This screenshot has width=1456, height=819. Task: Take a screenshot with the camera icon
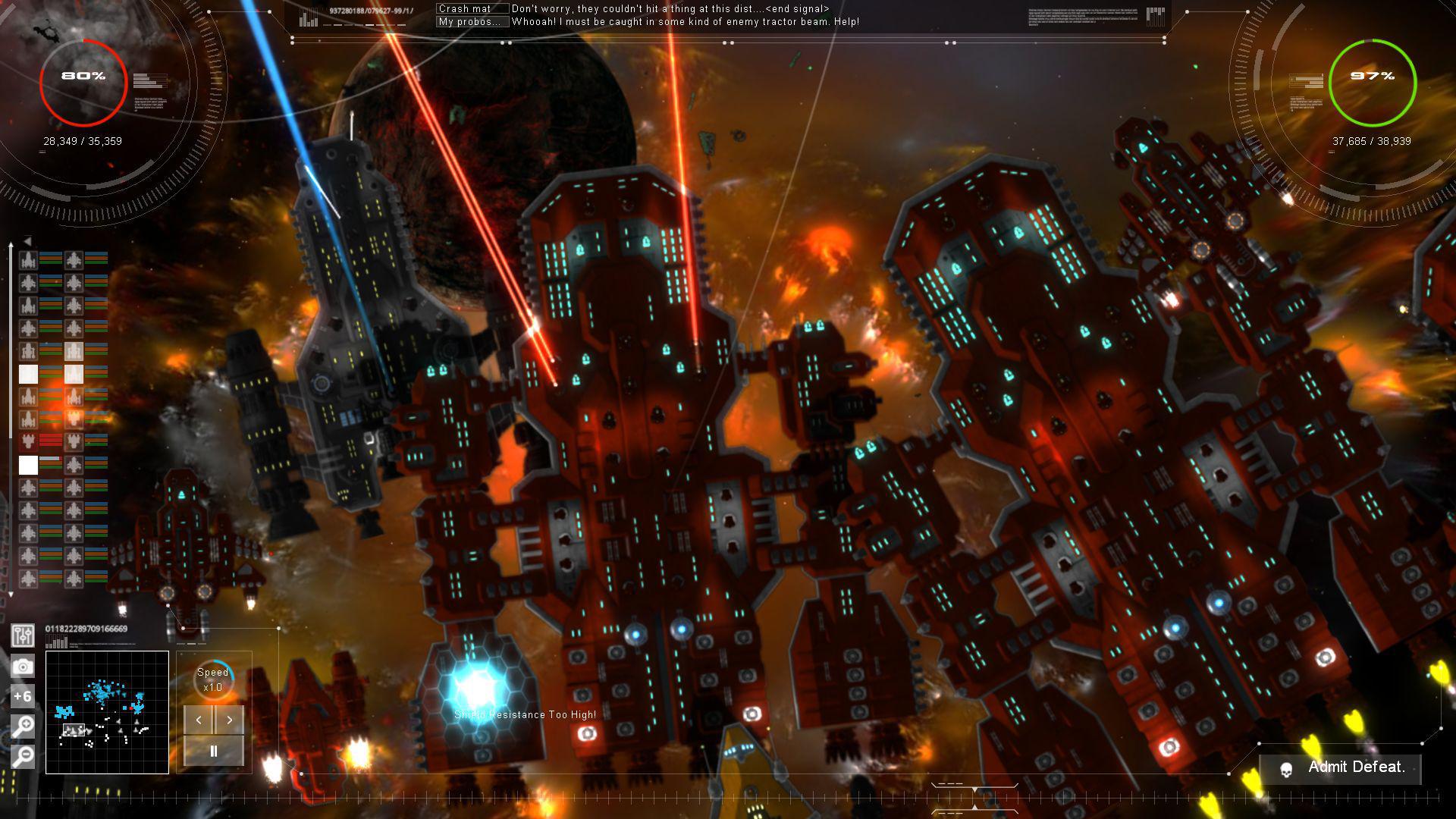[23, 666]
